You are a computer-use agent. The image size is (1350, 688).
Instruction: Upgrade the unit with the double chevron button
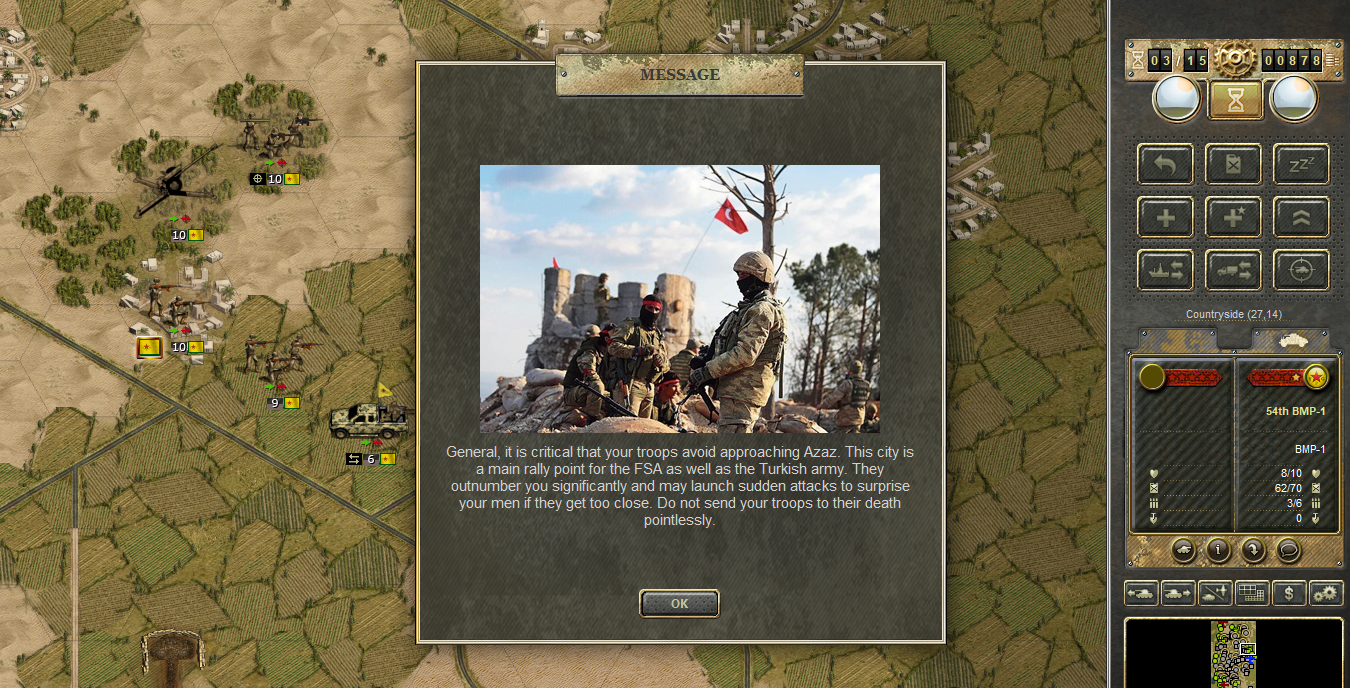tap(1301, 217)
